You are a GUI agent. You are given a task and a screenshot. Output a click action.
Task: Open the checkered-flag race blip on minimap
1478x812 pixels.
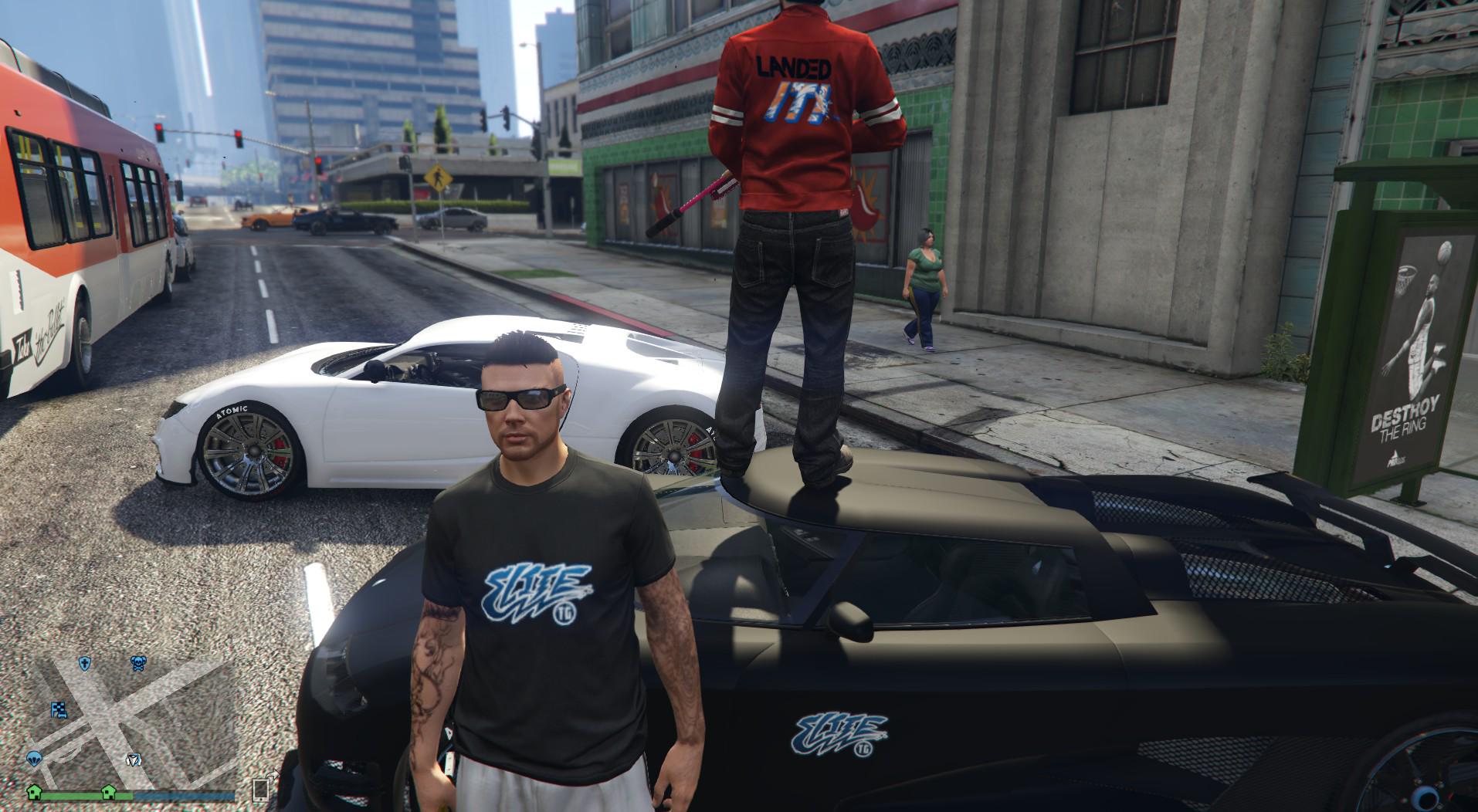(59, 709)
